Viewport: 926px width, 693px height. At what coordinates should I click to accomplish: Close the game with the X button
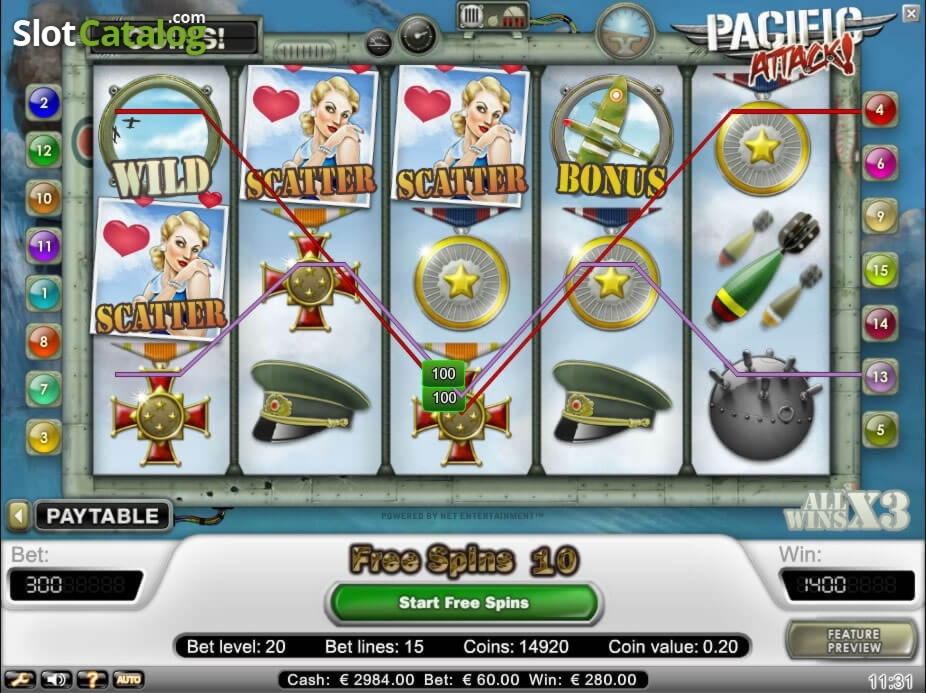click(910, 13)
